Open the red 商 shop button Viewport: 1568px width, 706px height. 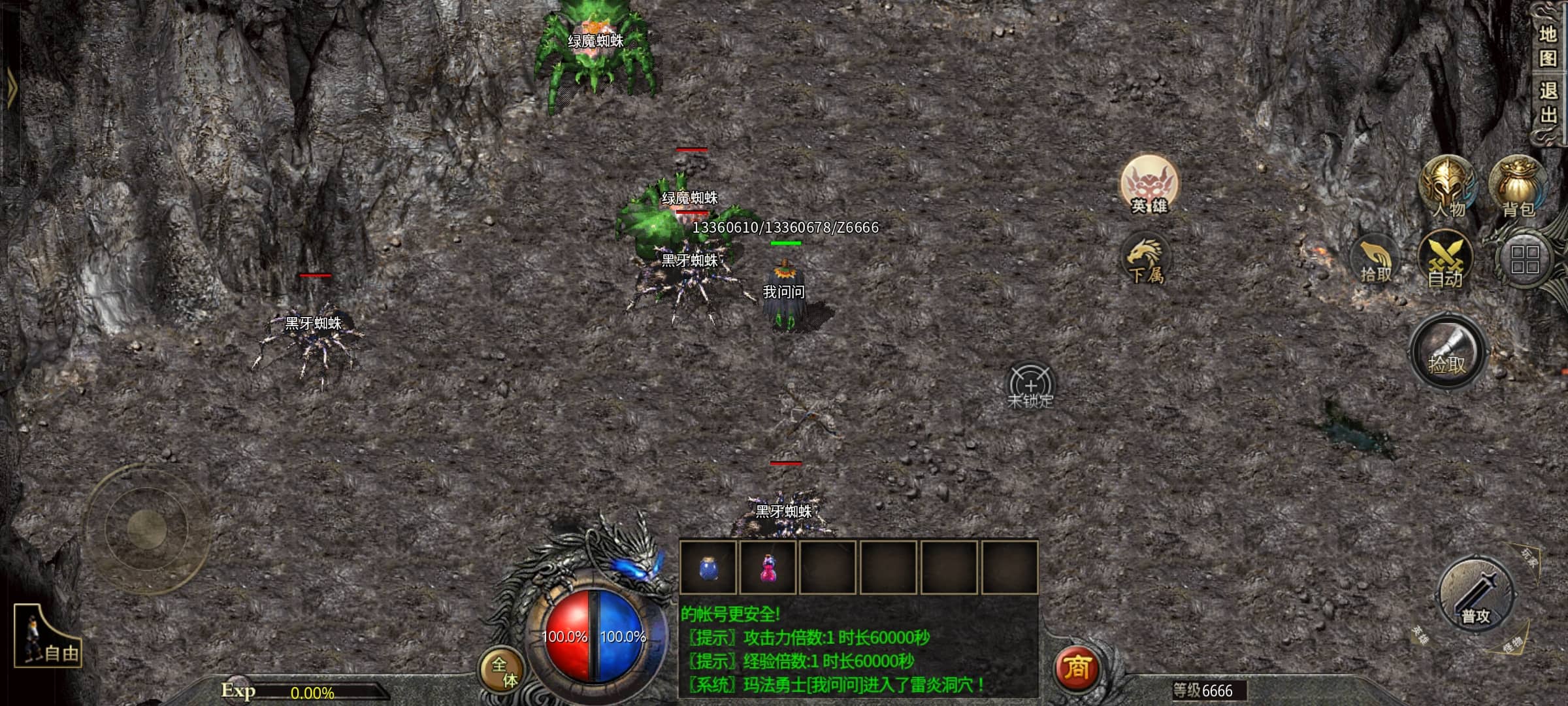[x=1077, y=668]
